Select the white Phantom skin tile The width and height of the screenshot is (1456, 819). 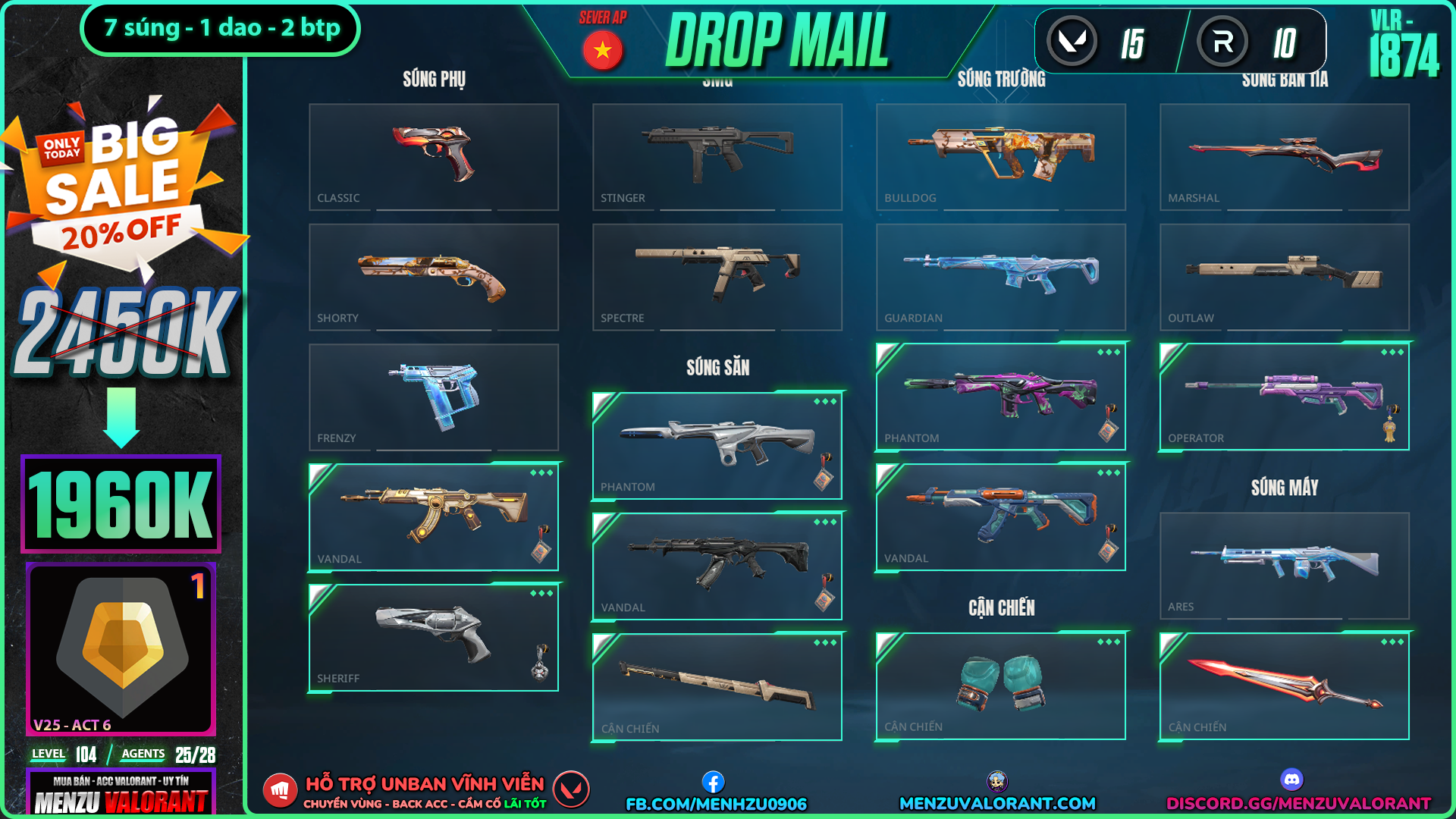tap(717, 446)
